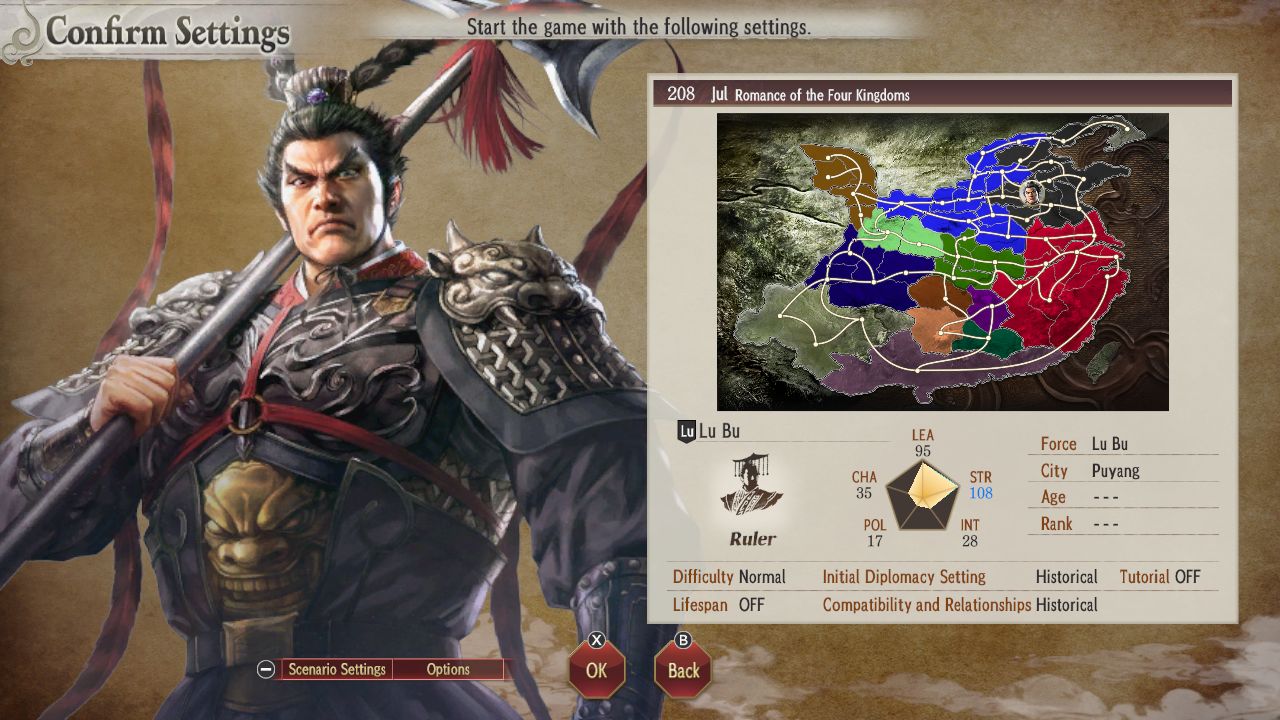Click the Romance of the Four Kingdoms scenario title
The width and height of the screenshot is (1280, 720).
pos(820,95)
